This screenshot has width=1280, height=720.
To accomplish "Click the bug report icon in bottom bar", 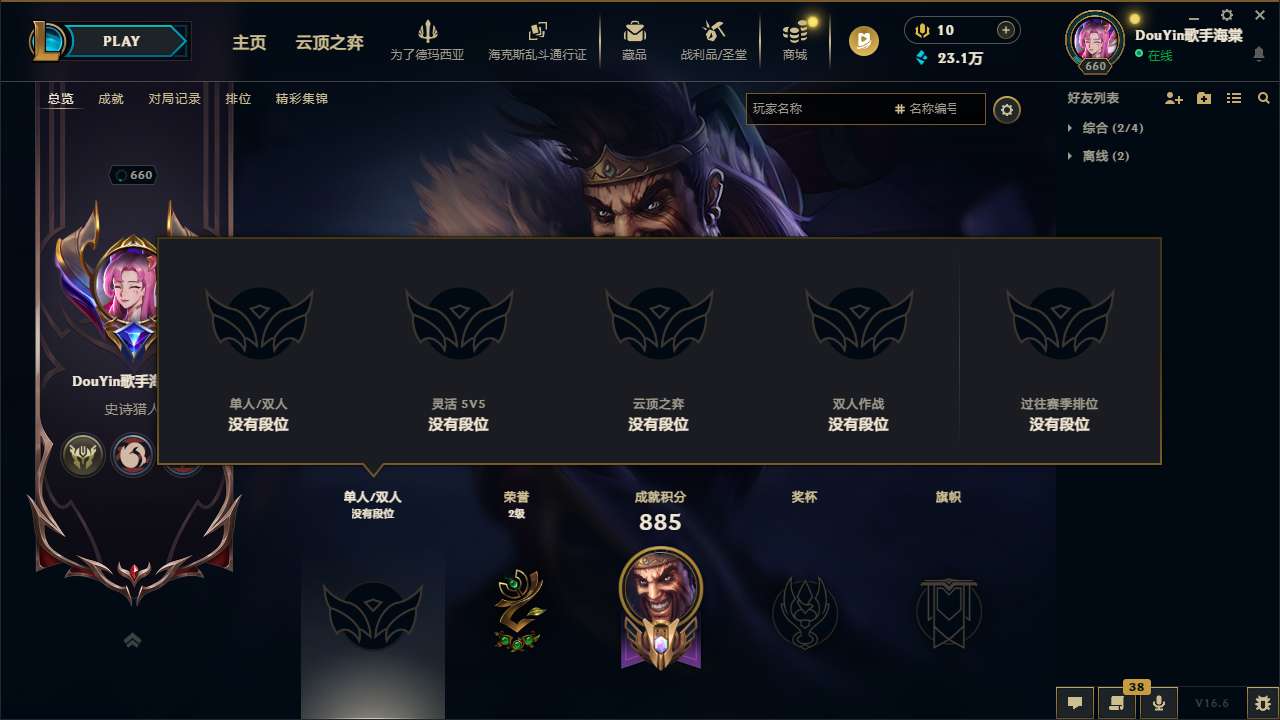I will tap(1262, 703).
